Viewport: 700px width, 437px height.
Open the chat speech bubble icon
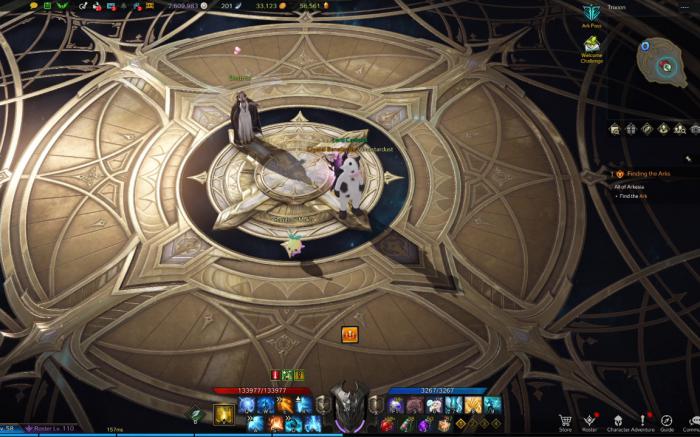click(34, 5)
